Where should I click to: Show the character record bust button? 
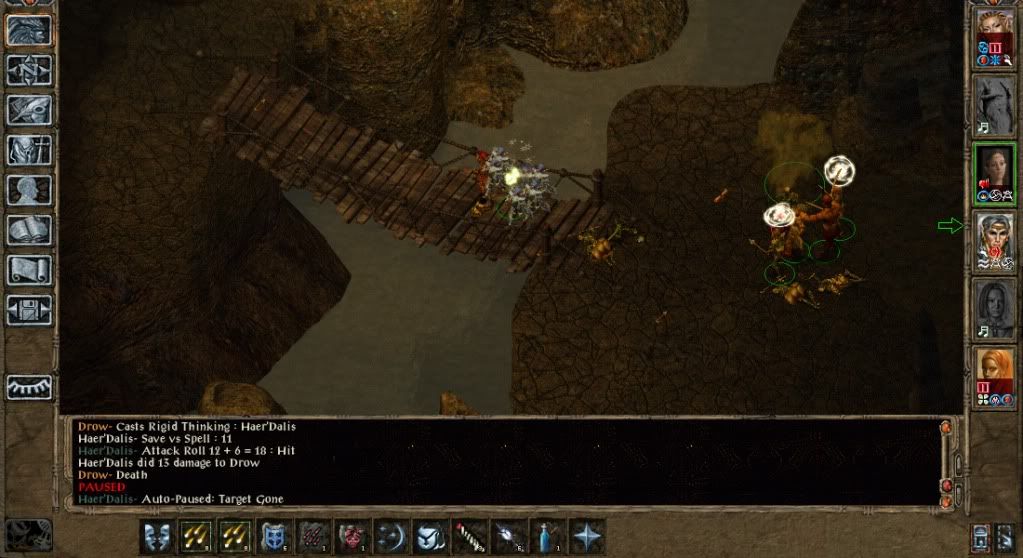(29, 189)
